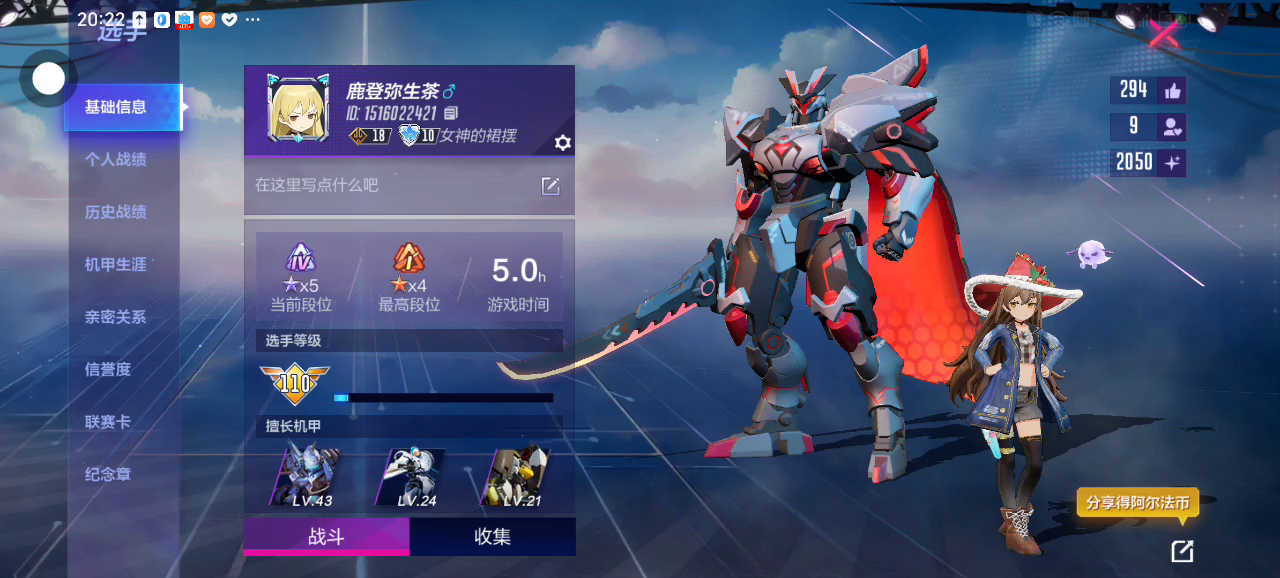Open profile settings gear icon
Screen dimensions: 1280x578
pyautogui.click(x=563, y=143)
